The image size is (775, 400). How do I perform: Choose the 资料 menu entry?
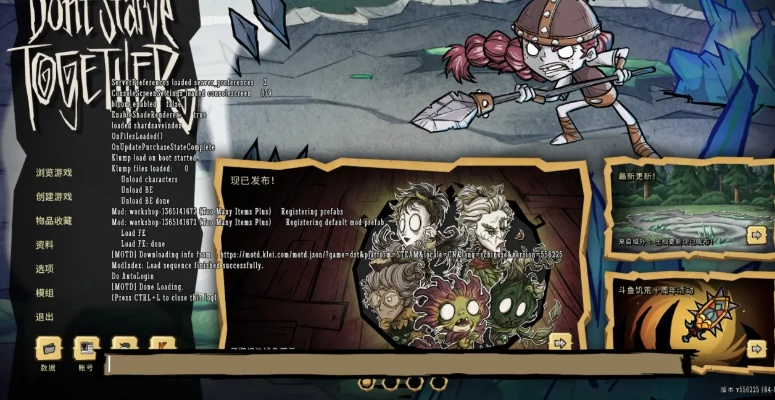coord(44,245)
